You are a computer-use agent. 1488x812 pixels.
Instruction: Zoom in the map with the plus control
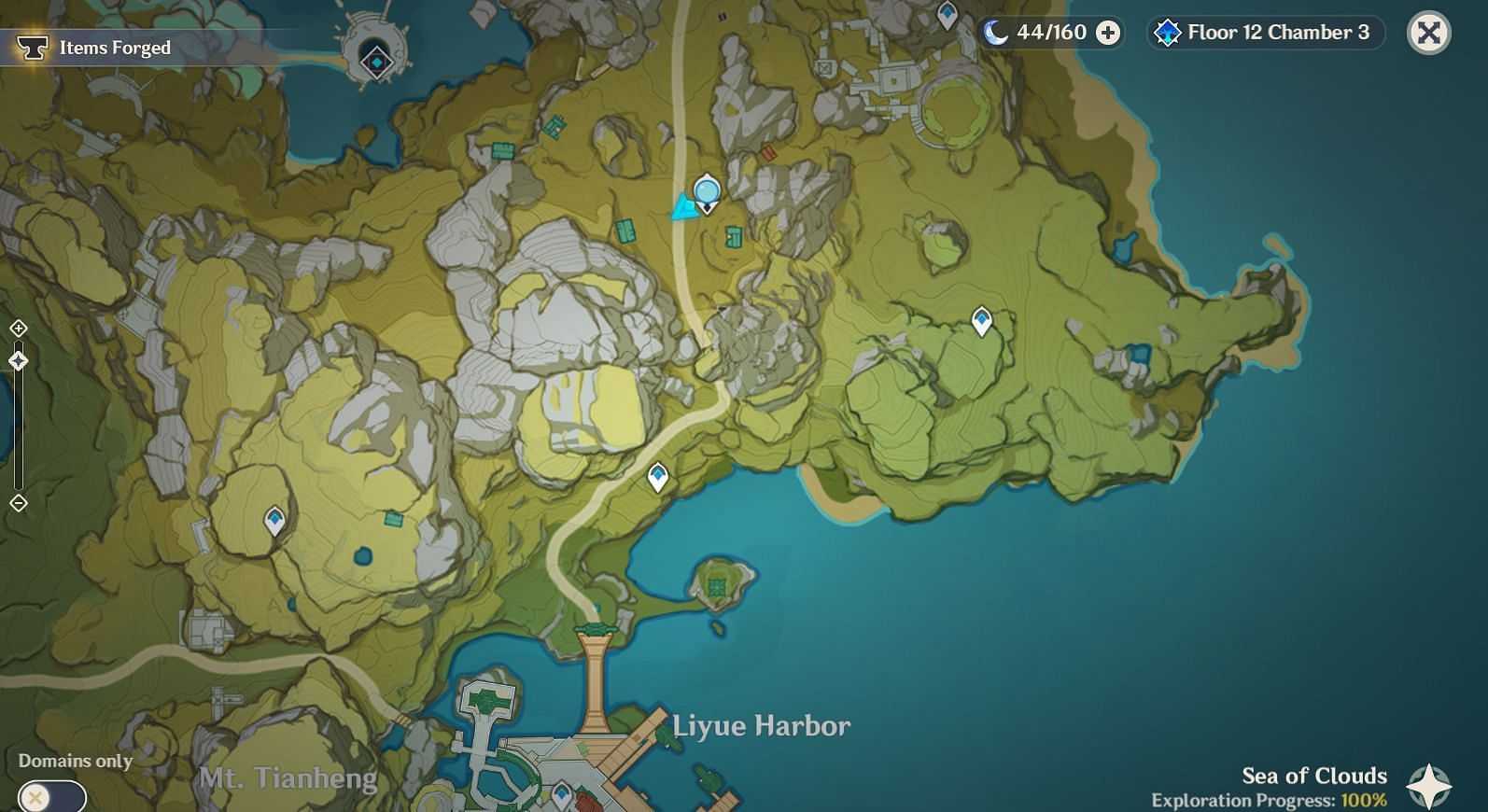pyautogui.click(x=19, y=329)
